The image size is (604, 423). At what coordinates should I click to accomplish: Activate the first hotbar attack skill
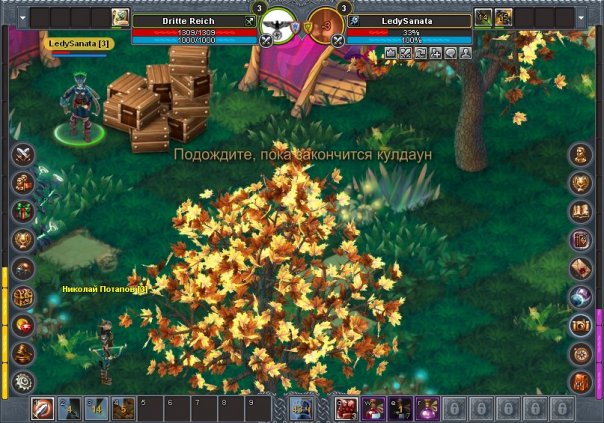coord(42,408)
